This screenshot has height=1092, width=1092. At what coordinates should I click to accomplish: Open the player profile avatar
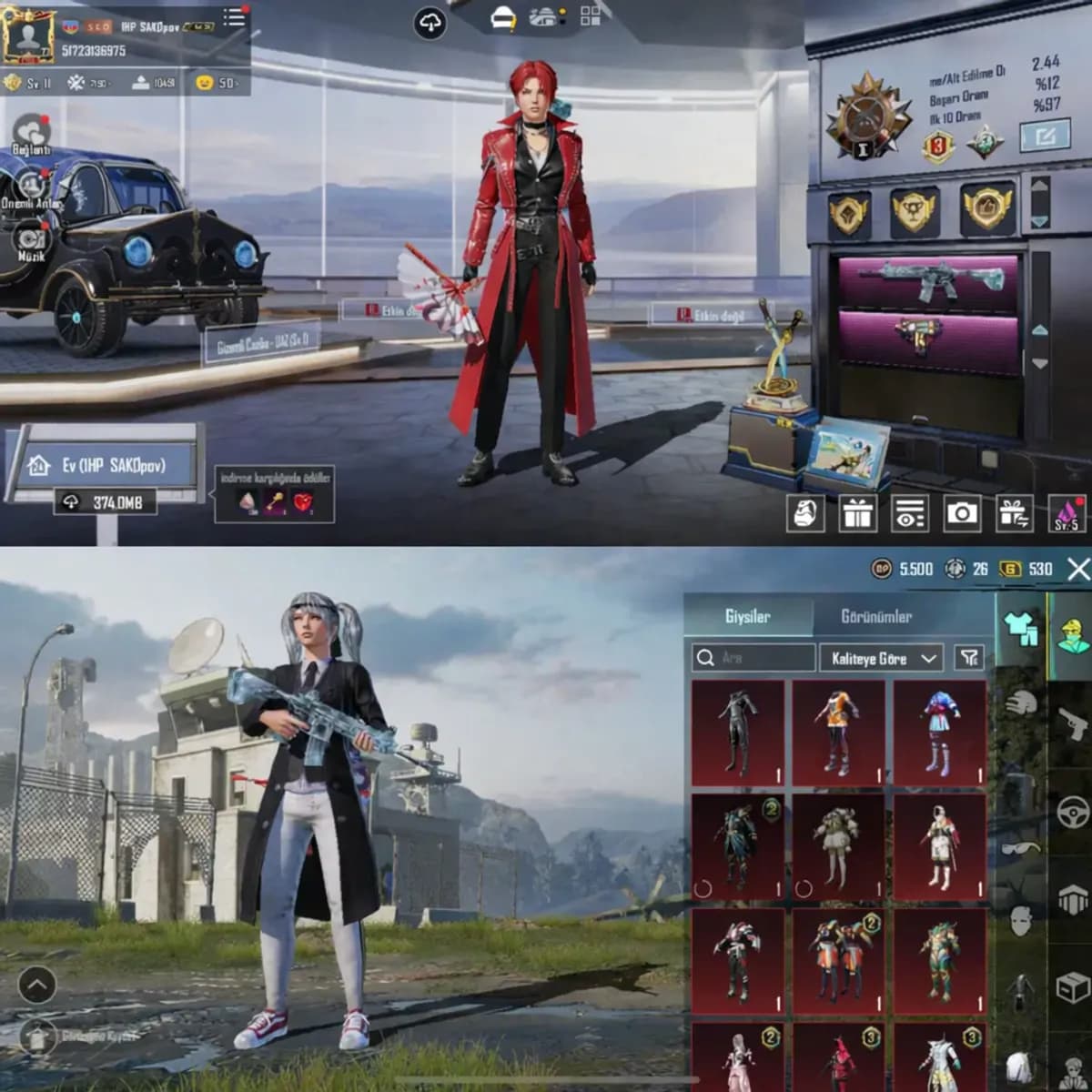[x=27, y=36]
